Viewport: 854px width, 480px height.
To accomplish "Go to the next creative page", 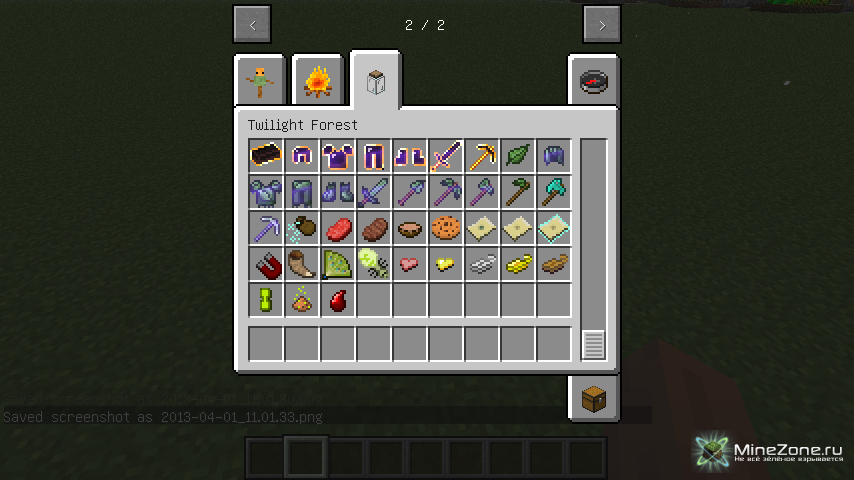I will 601,25.
